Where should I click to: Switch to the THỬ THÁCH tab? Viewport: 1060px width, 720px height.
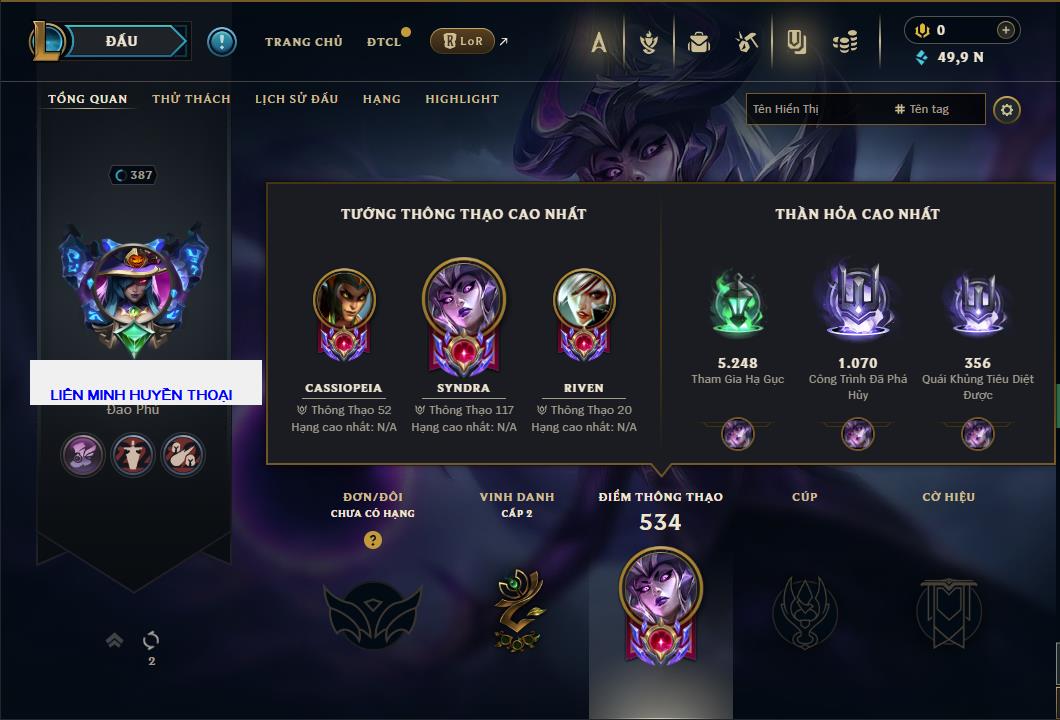tap(191, 99)
